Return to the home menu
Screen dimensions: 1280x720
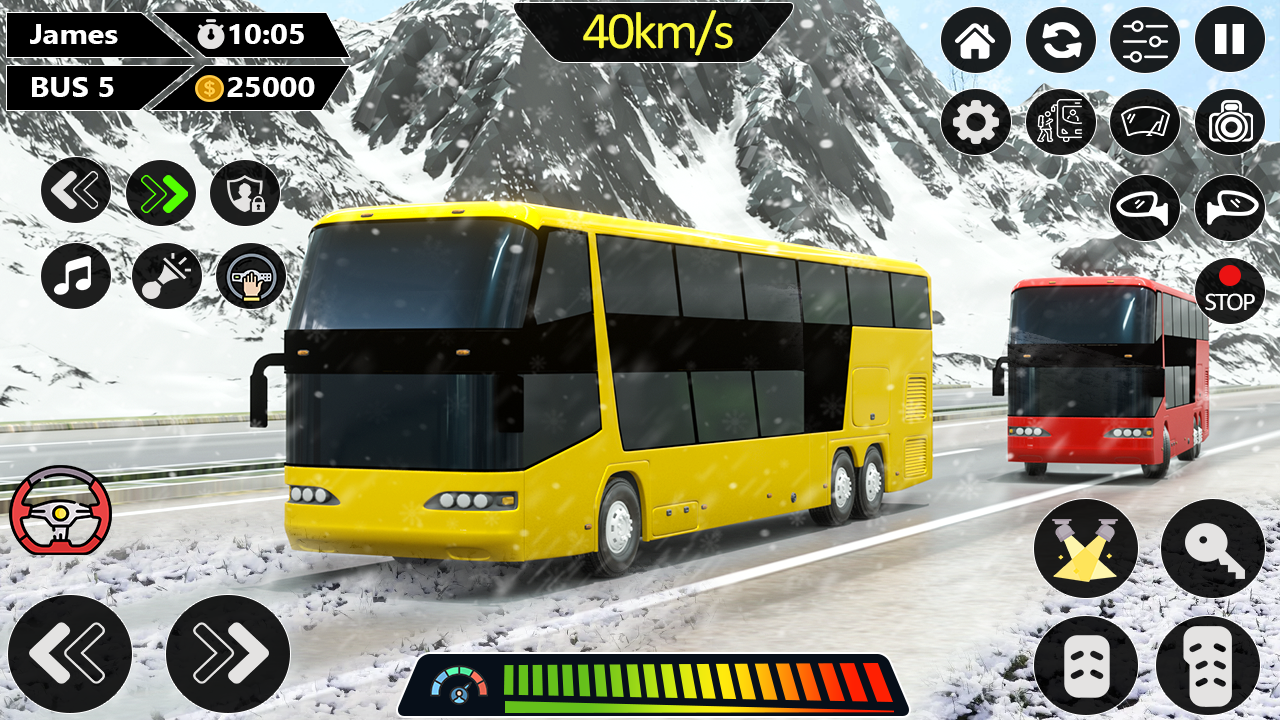tap(975, 40)
